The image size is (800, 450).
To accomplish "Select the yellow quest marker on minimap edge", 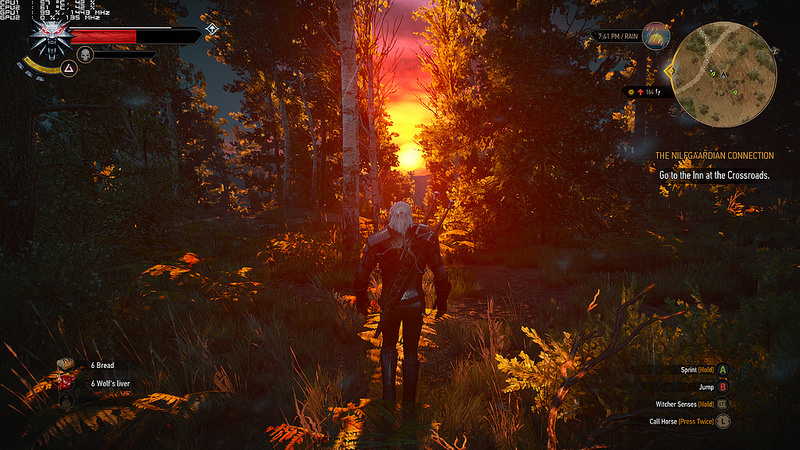I will pos(668,71).
